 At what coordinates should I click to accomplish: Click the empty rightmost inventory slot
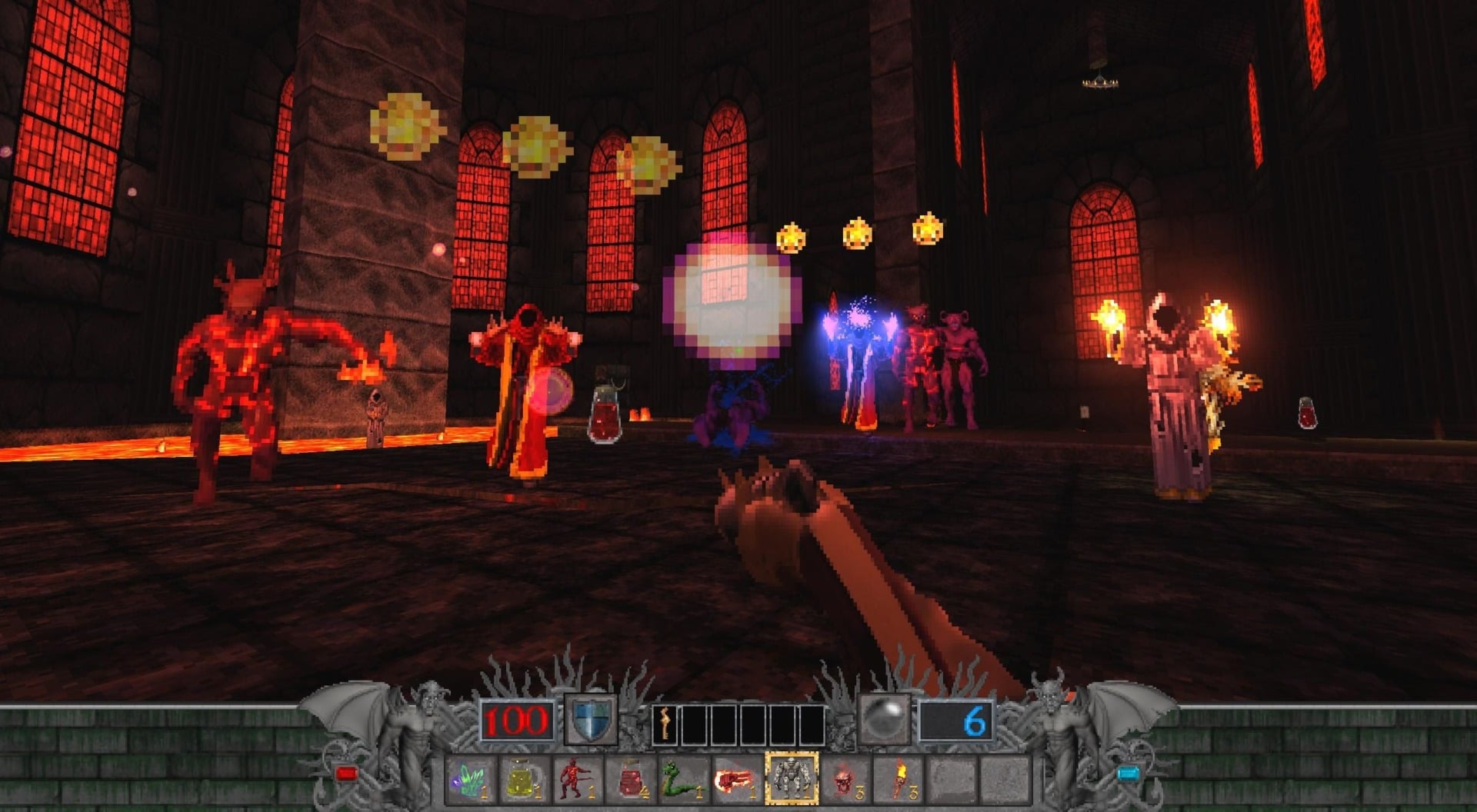pos(1004,779)
